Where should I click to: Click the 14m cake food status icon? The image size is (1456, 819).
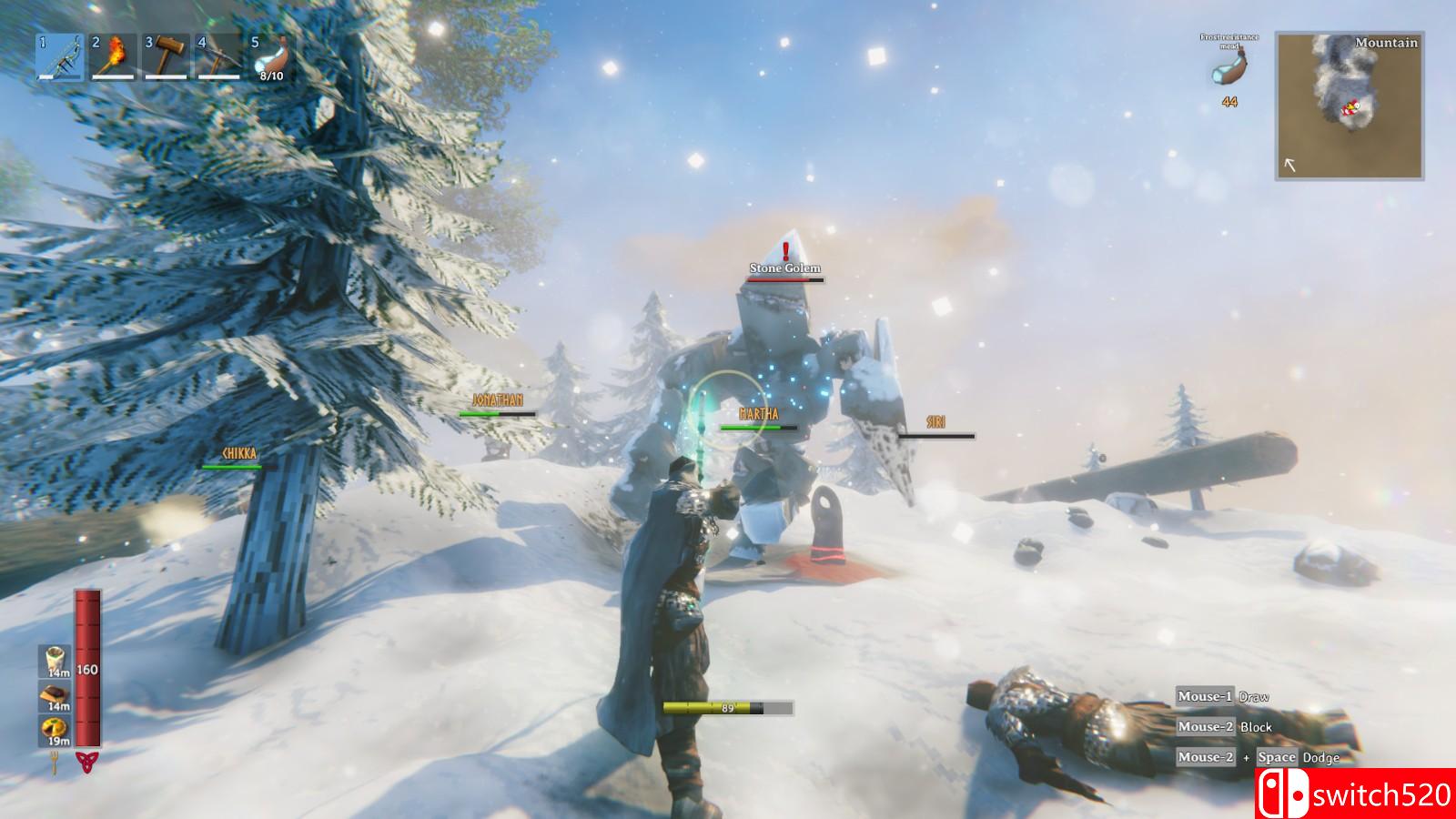pos(53,694)
